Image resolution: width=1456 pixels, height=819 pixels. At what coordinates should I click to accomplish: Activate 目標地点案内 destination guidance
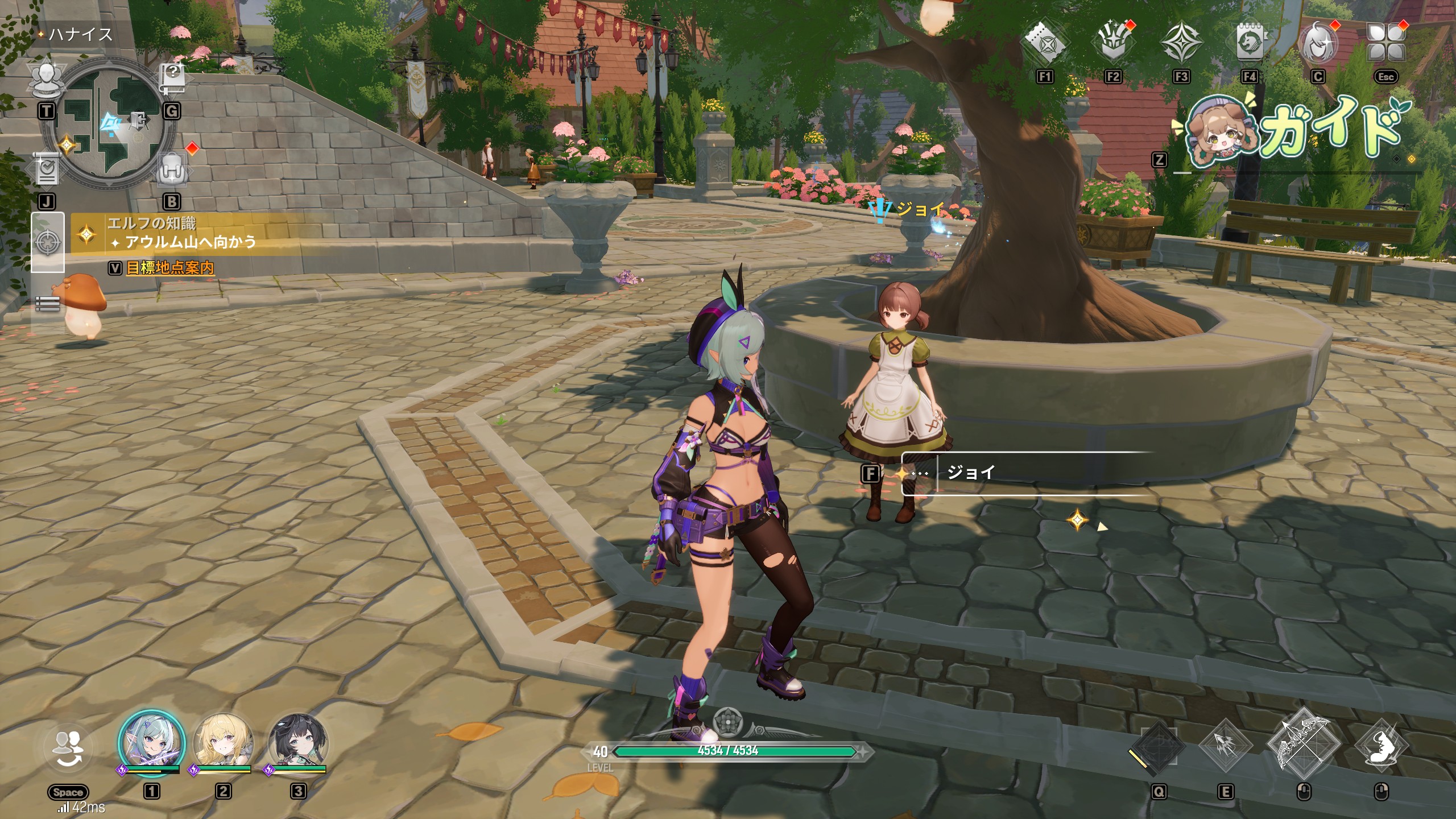coord(169,268)
